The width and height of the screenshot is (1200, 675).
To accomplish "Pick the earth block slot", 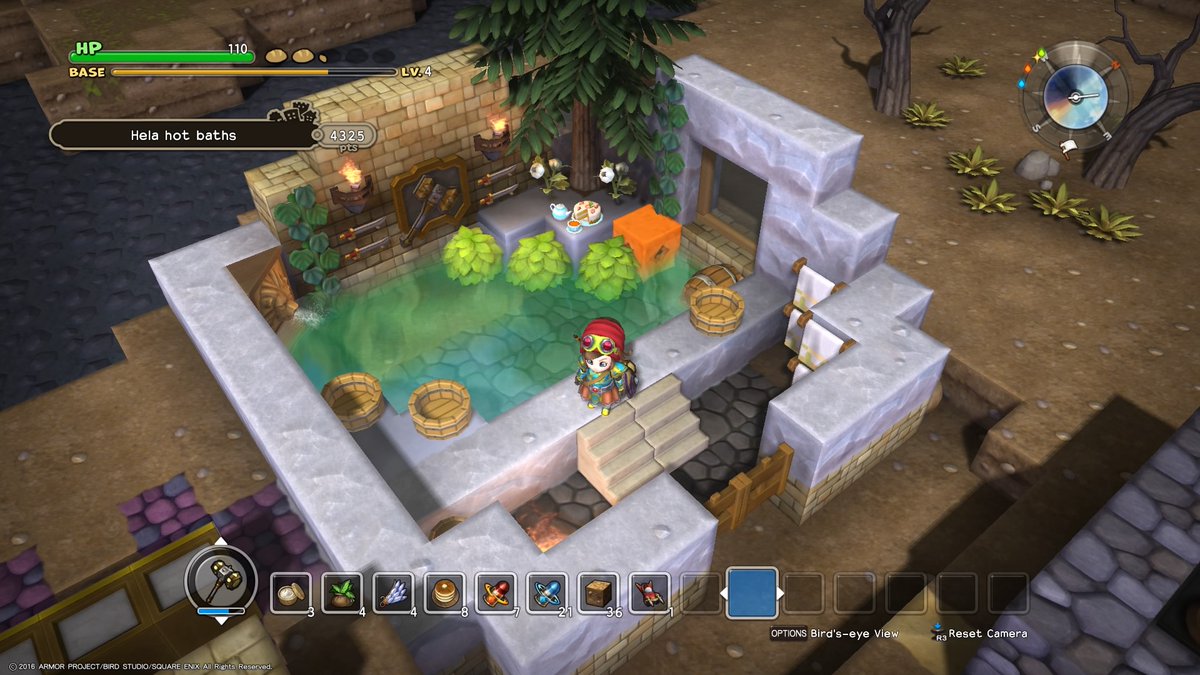I will click(598, 592).
